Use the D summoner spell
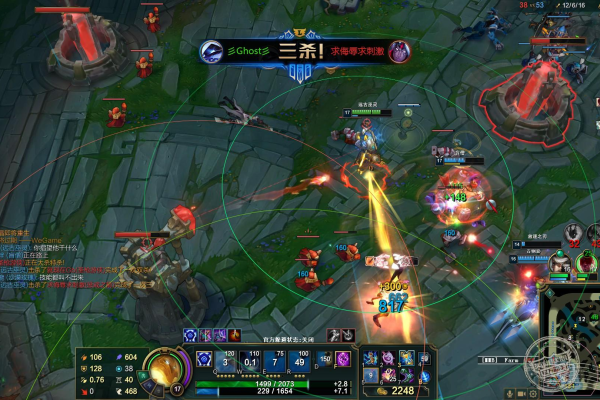This screenshot has height=400, width=600. (327, 359)
